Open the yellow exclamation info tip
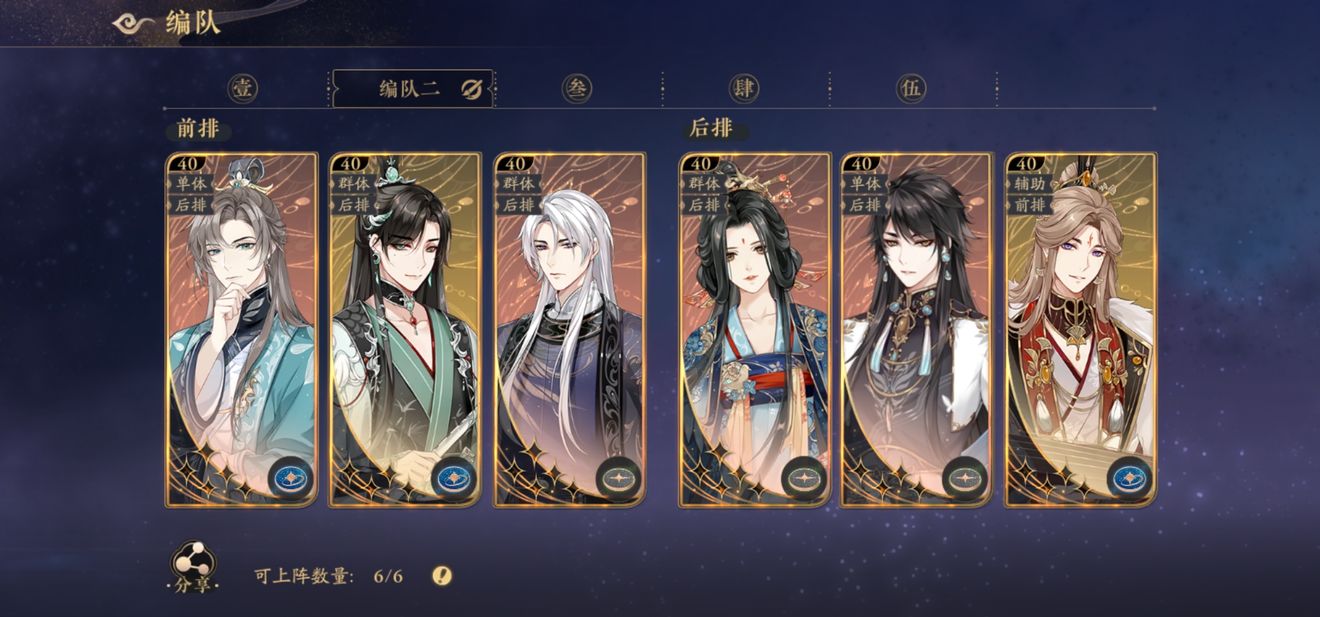The width and height of the screenshot is (1320, 617). [442, 575]
